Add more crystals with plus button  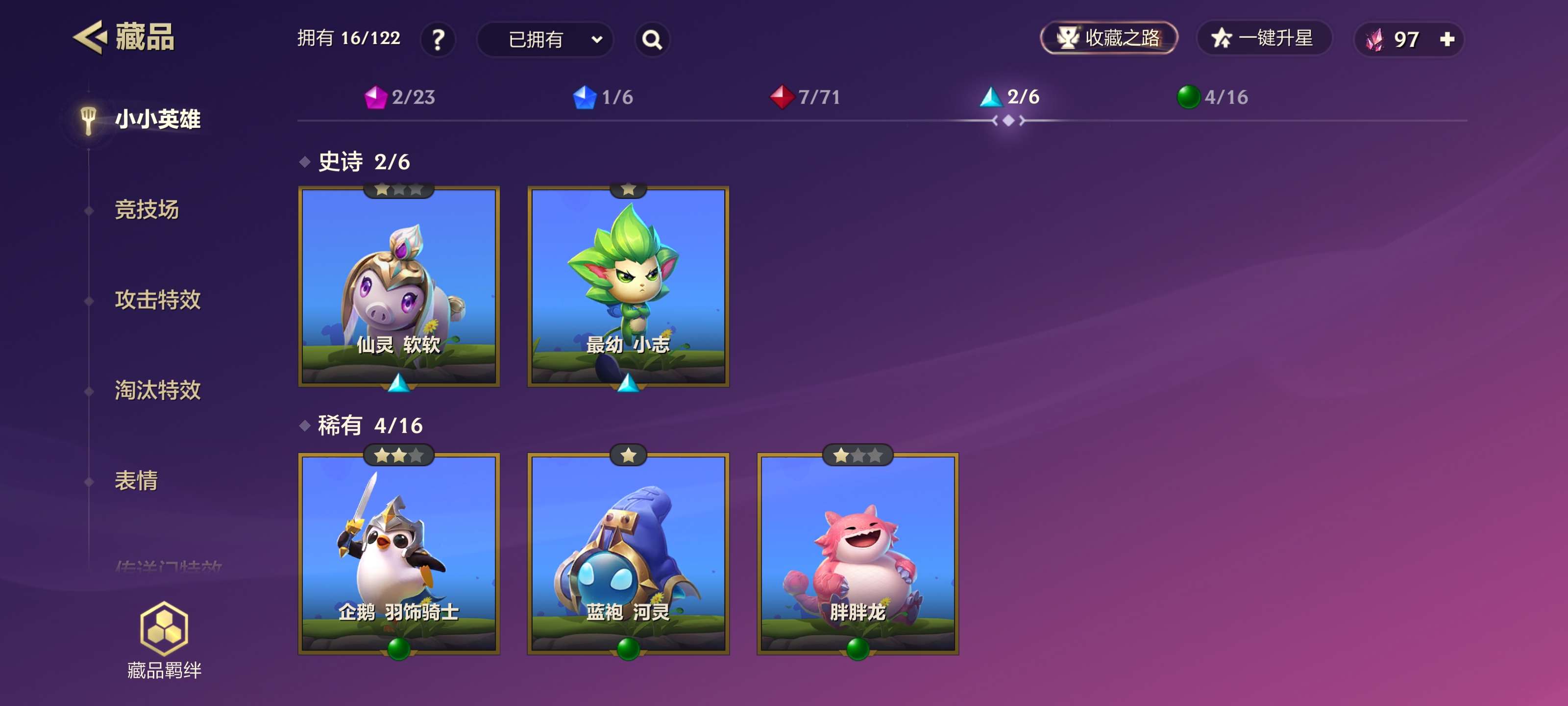coord(1447,40)
